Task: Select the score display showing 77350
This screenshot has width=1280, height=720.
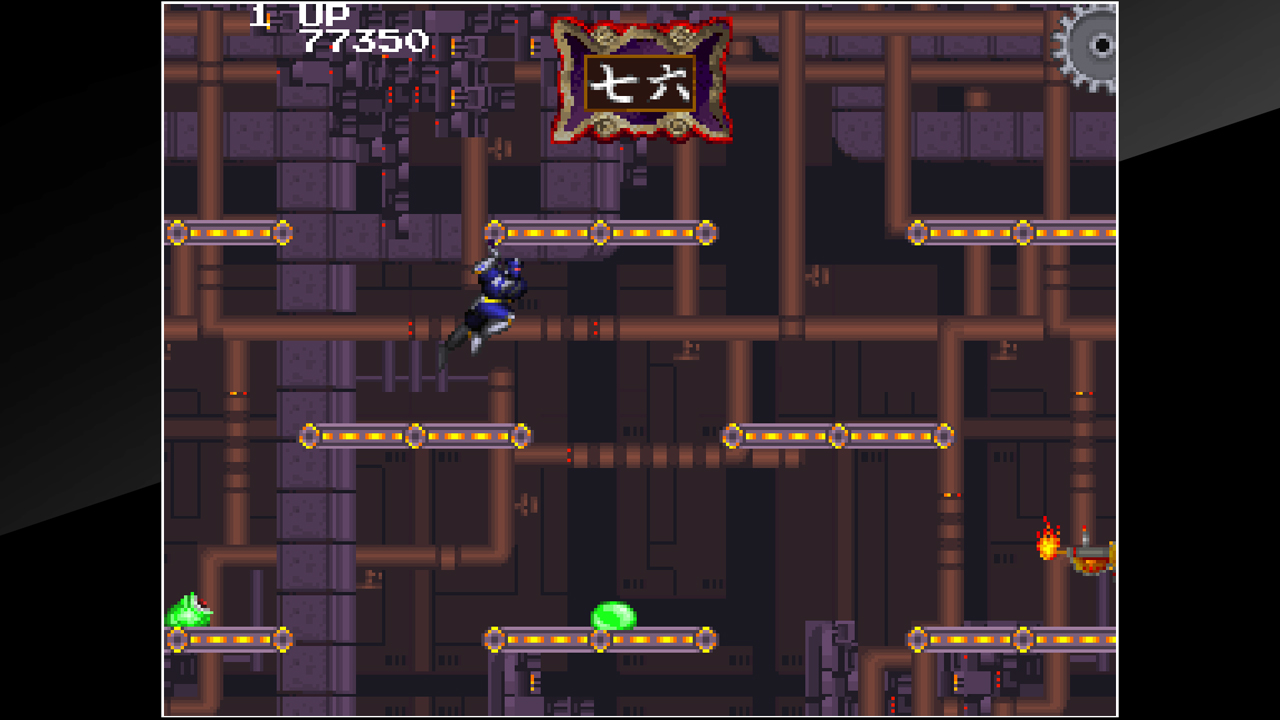Action: tap(366, 42)
